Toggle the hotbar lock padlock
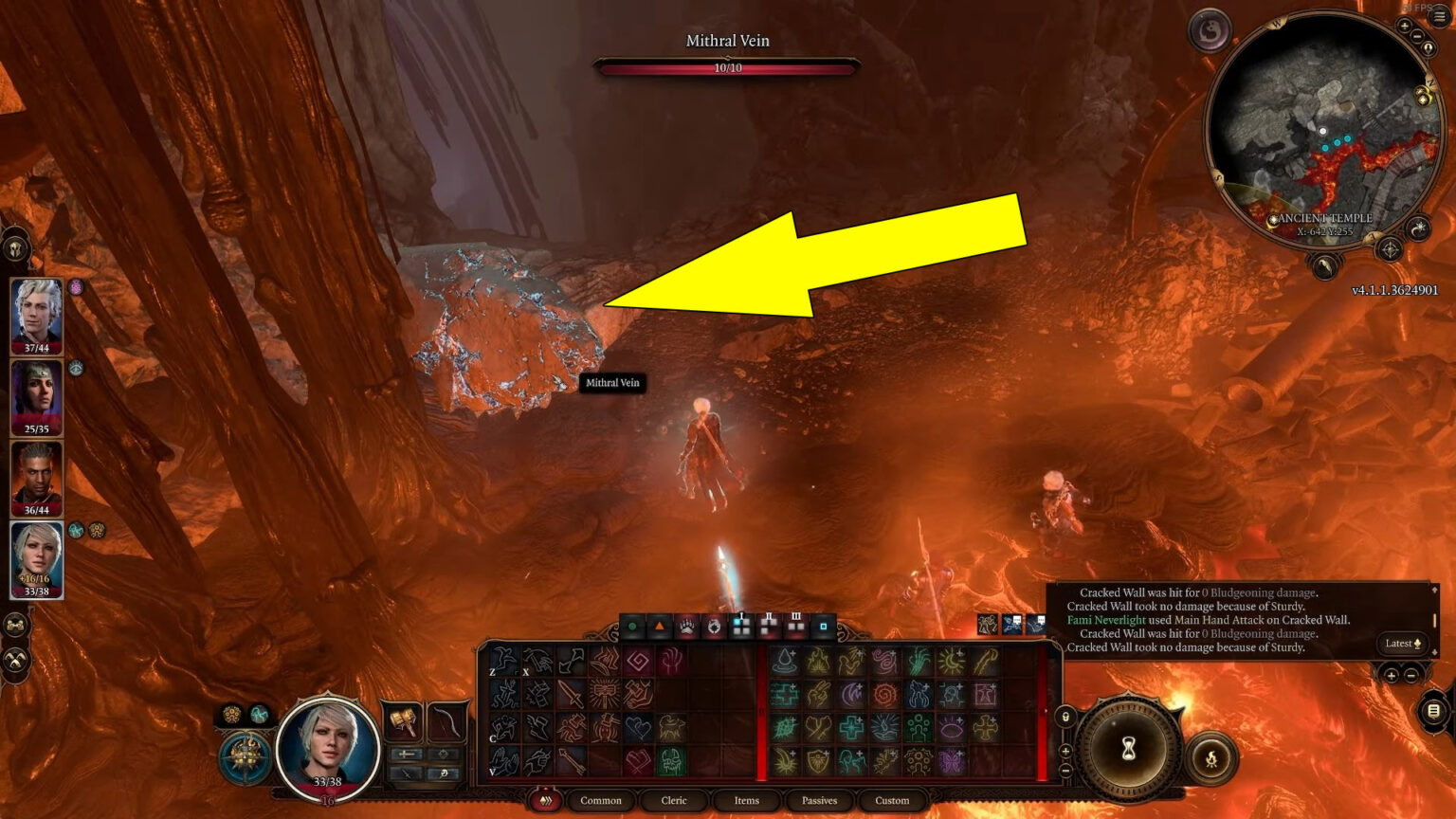The width and height of the screenshot is (1456, 819). click(1065, 717)
